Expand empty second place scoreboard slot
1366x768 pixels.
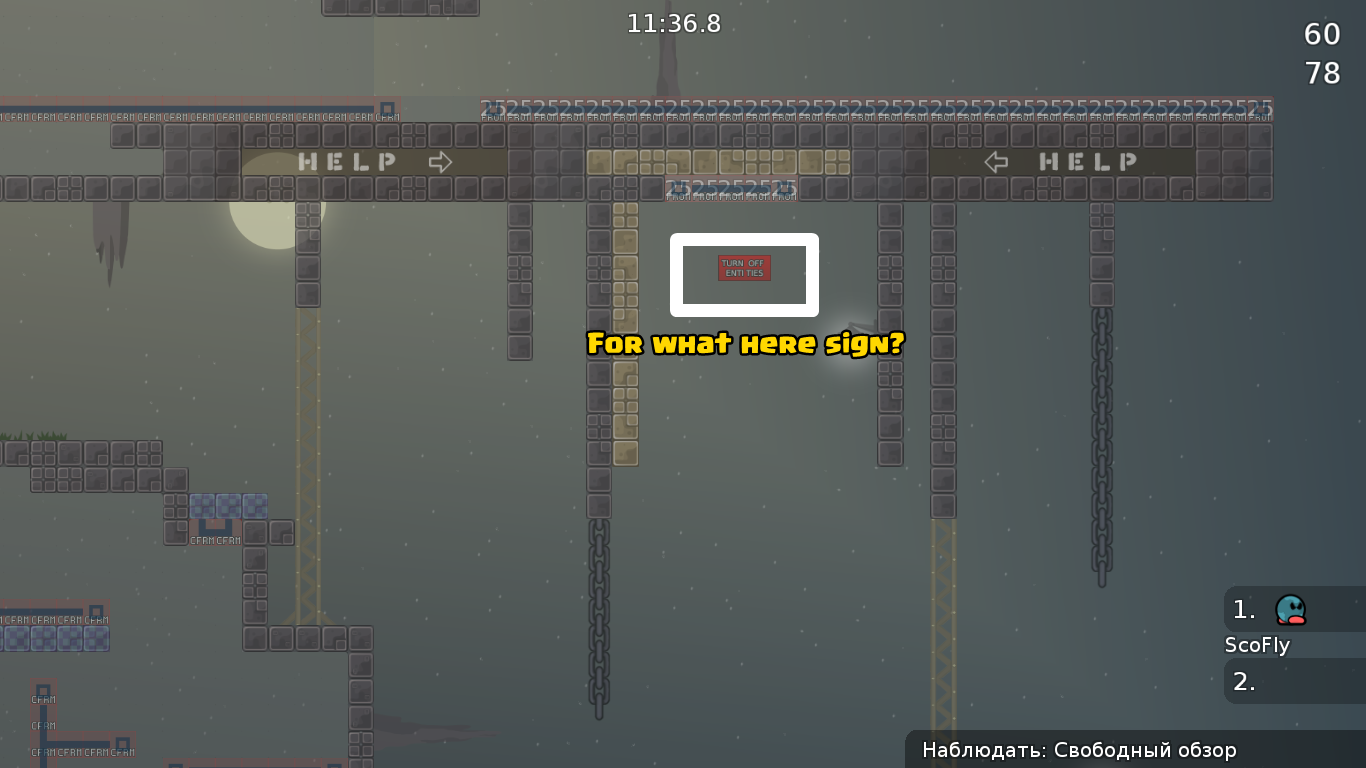[1243, 682]
